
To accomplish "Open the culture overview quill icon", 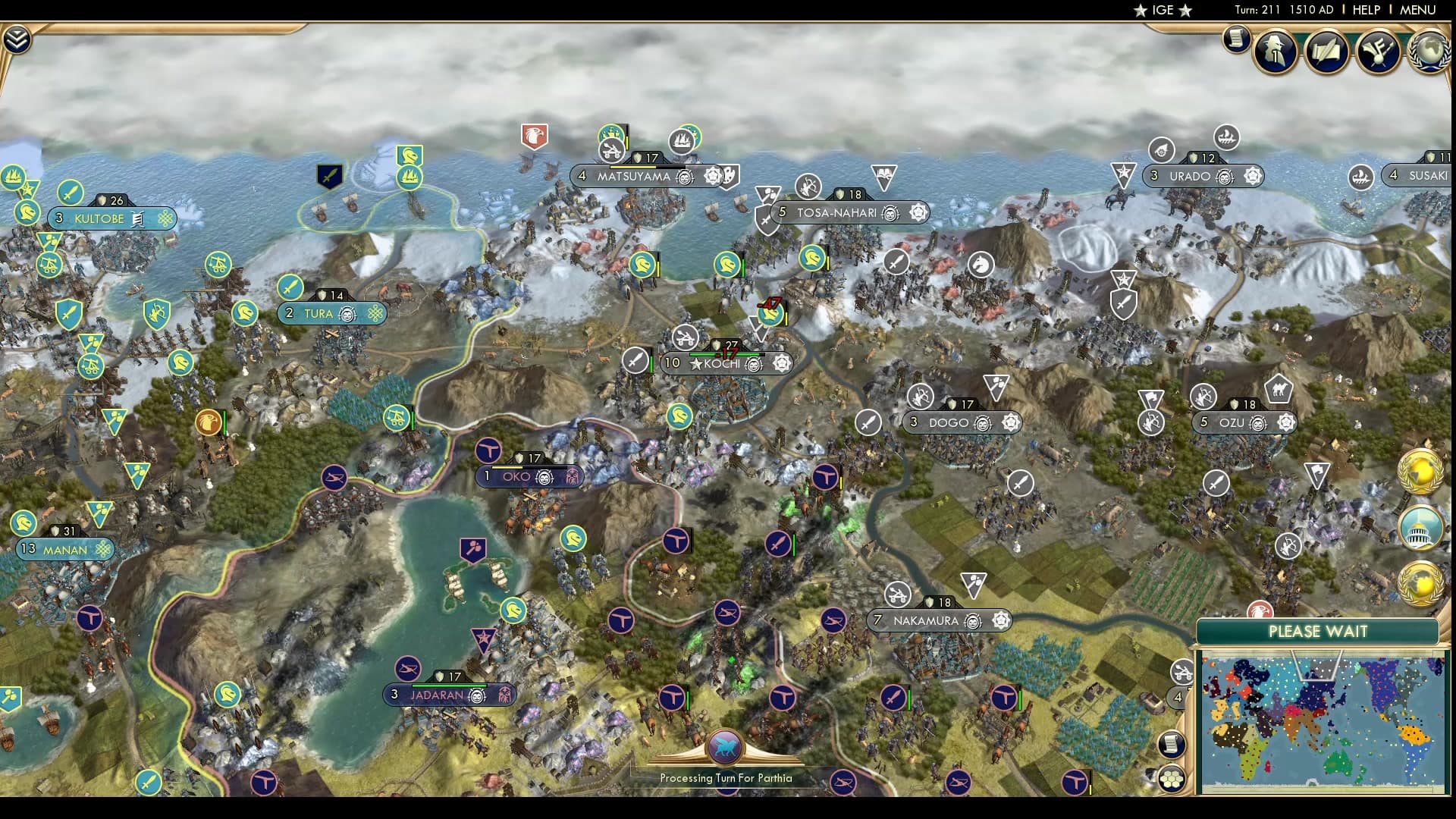I will 1326,52.
